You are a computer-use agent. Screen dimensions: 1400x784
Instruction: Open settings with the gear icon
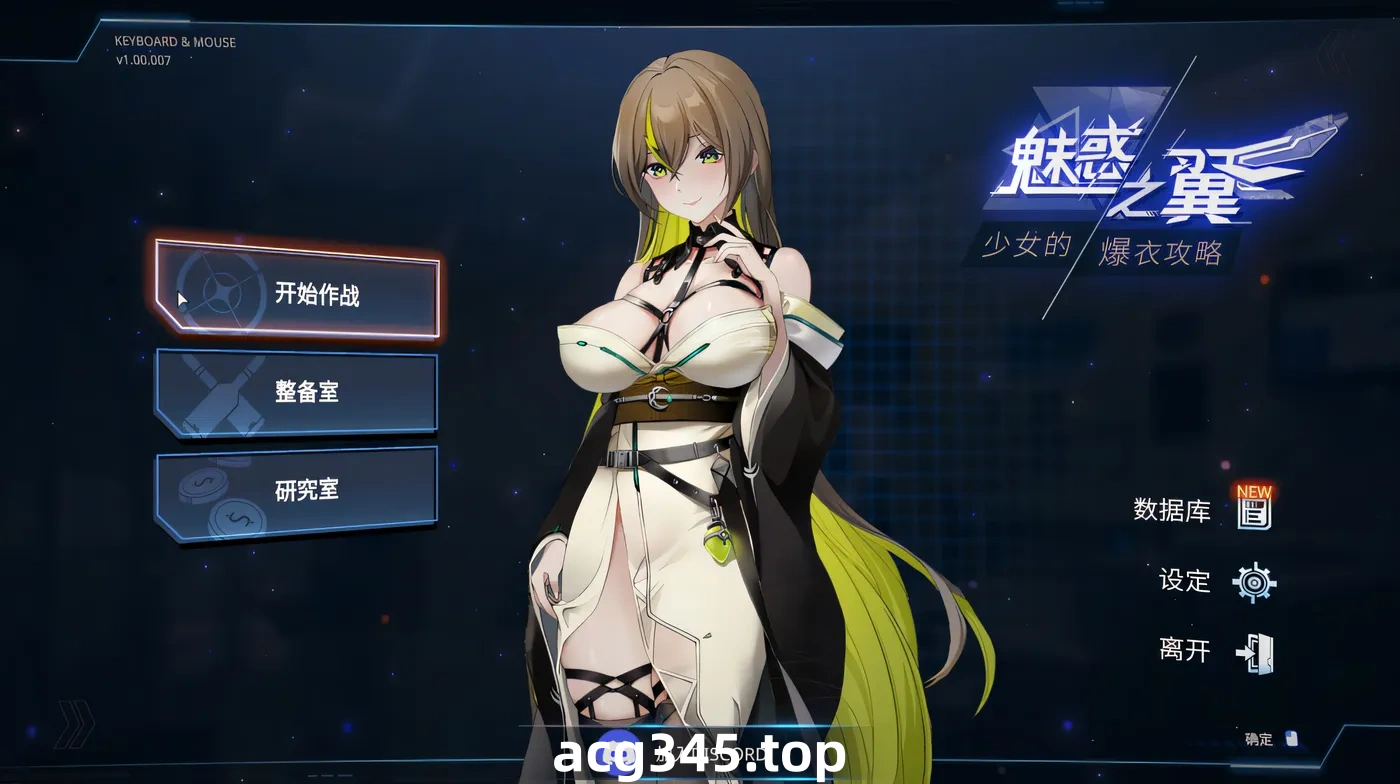coord(1254,583)
